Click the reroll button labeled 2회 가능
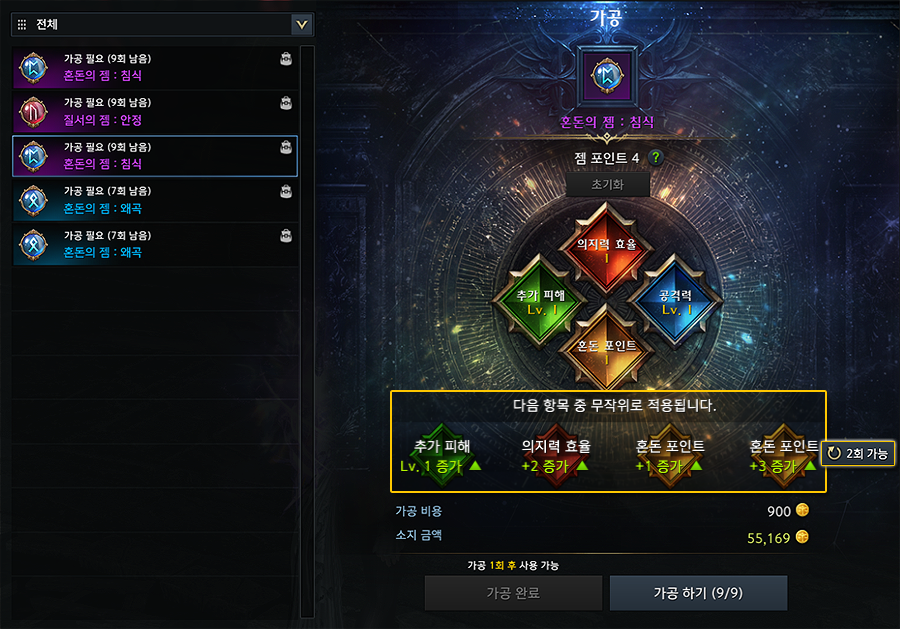Viewport: 900px width, 629px height. coord(856,453)
